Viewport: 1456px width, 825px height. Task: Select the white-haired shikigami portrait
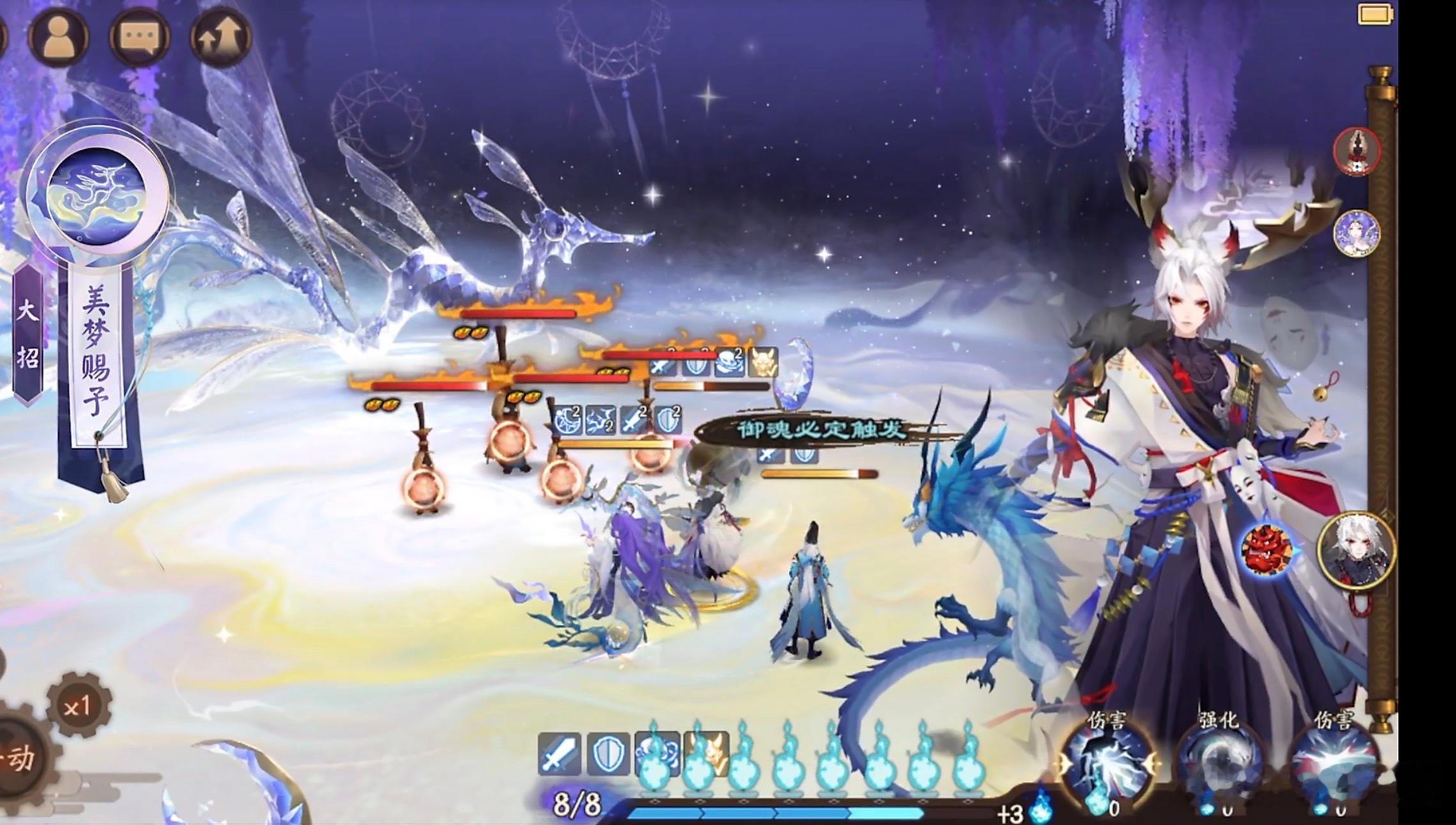[1356, 550]
